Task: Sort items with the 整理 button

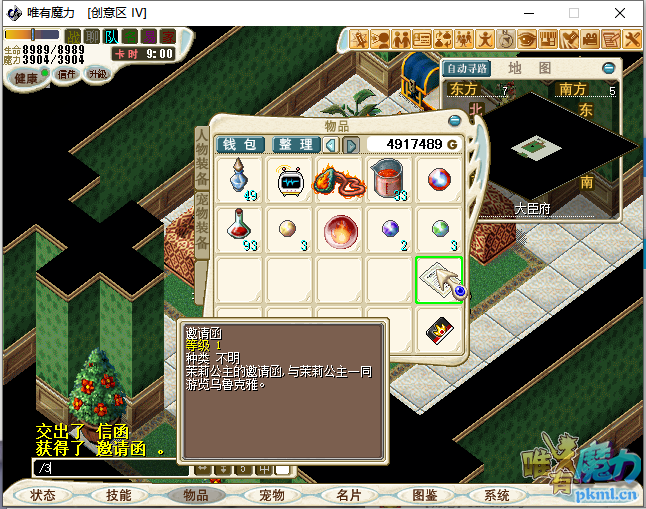Action: (x=295, y=145)
